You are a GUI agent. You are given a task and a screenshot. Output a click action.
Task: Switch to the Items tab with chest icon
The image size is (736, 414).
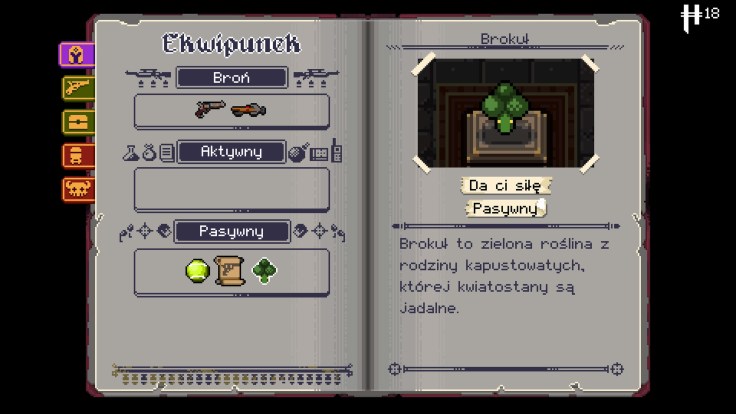[x=77, y=122]
